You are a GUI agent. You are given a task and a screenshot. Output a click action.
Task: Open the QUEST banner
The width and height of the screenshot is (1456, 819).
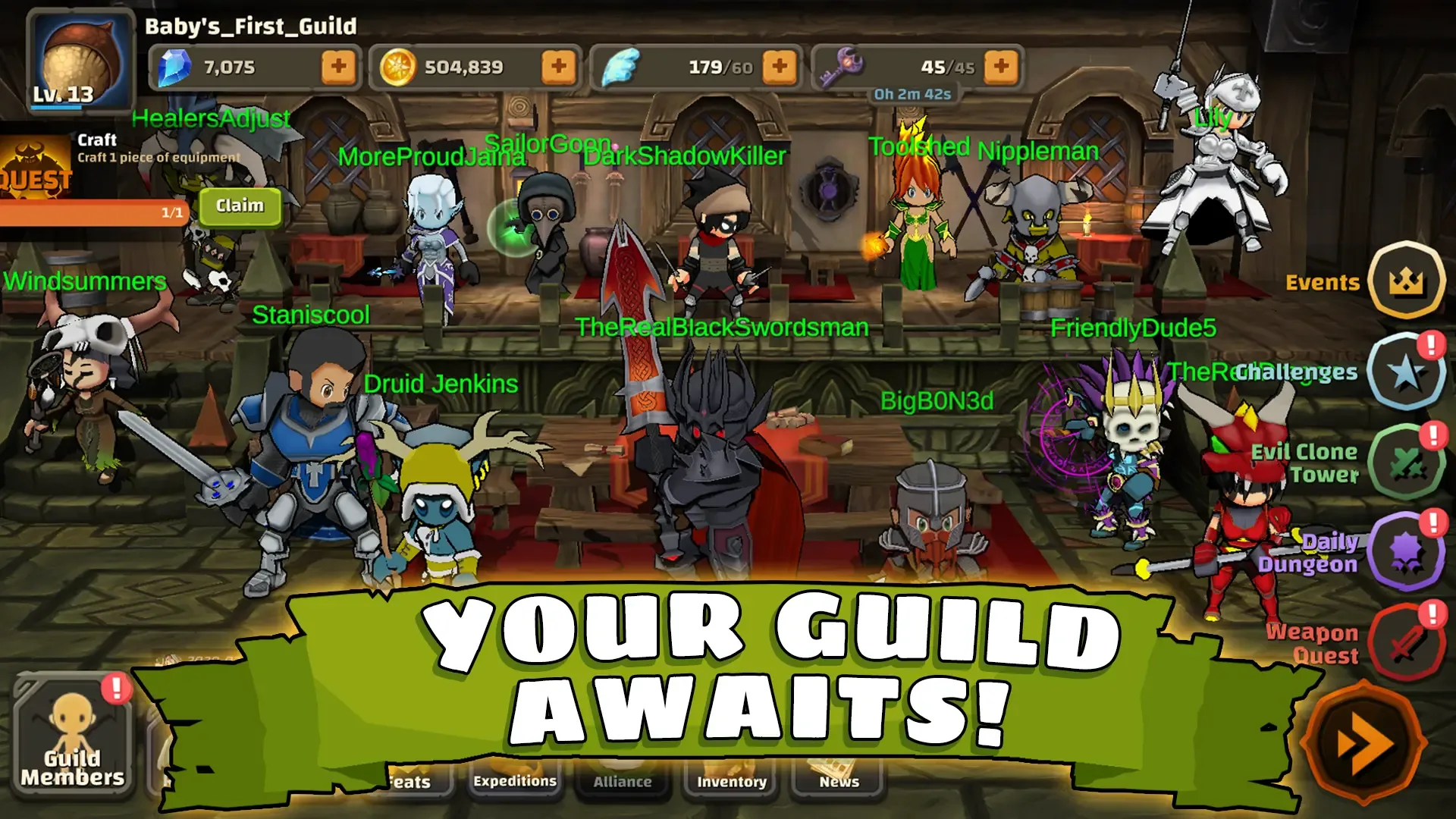click(34, 167)
